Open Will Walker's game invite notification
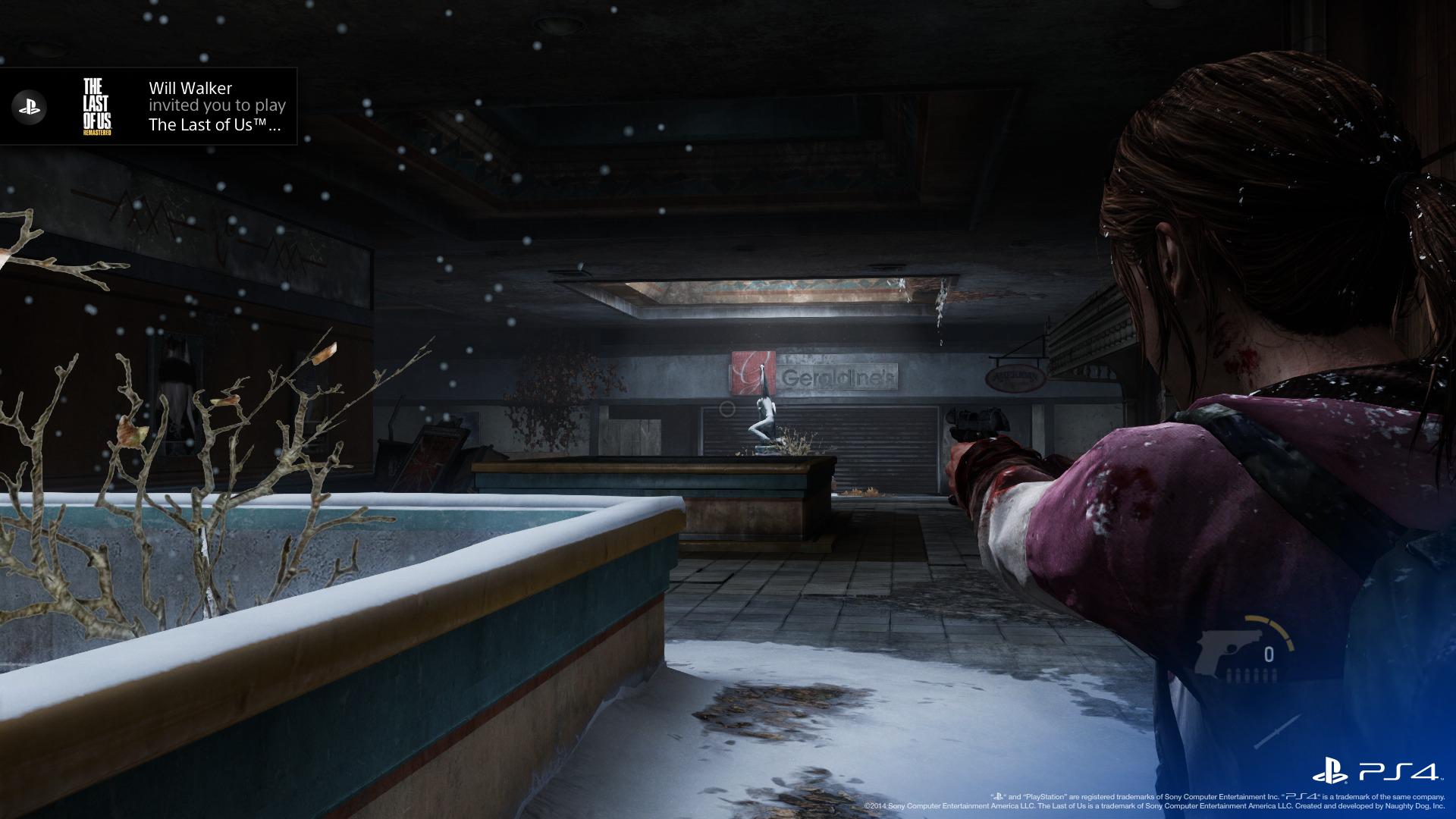Image resolution: width=1456 pixels, height=819 pixels. click(217, 106)
